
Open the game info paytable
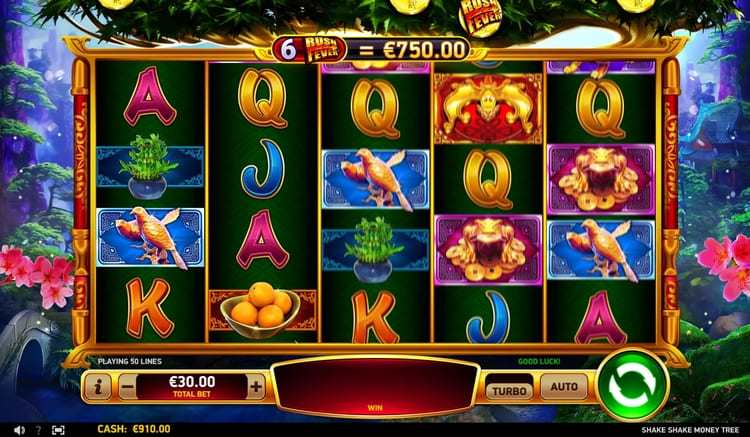click(97, 386)
